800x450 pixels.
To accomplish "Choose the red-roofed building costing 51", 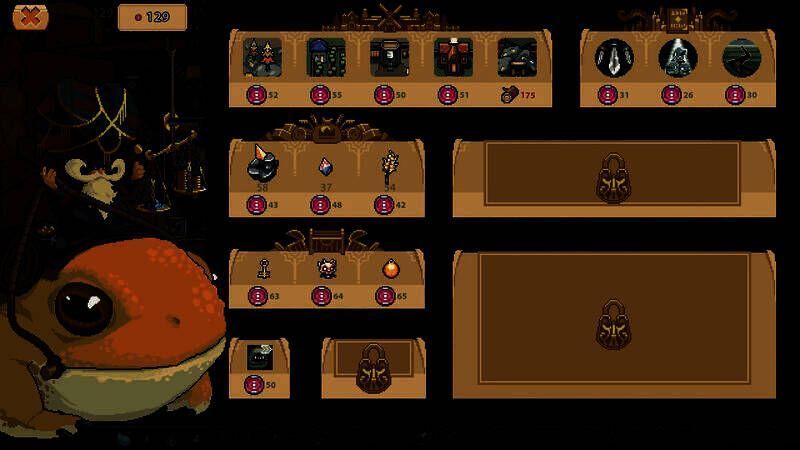I will click(x=453, y=58).
